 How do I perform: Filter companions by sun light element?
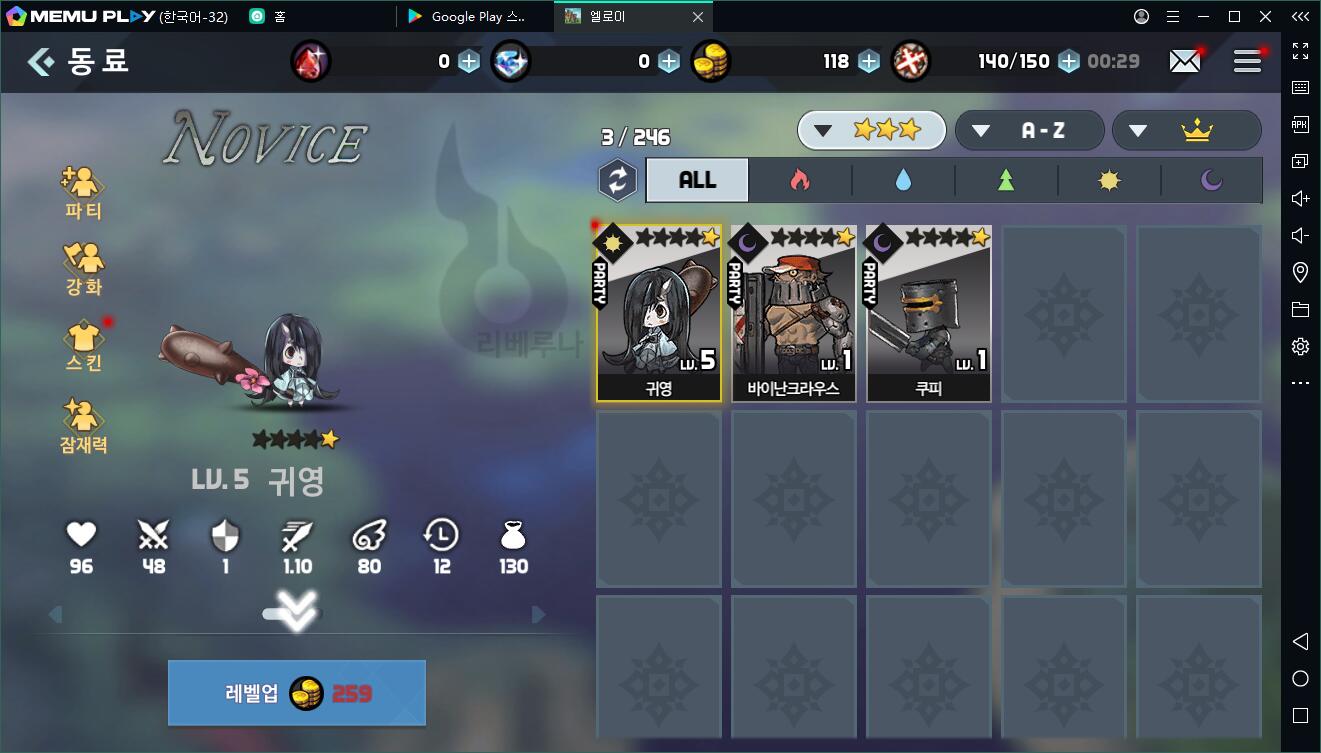1109,180
